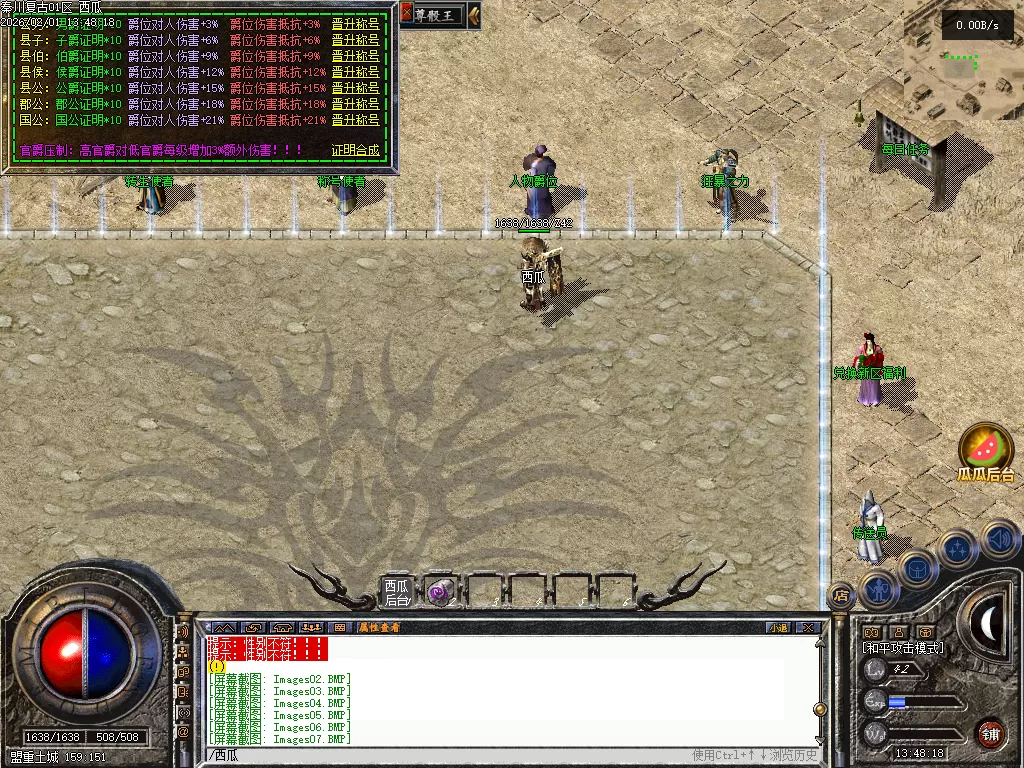
Task: Click the 和平攻击模式 attack mode label
Action: pos(903,648)
